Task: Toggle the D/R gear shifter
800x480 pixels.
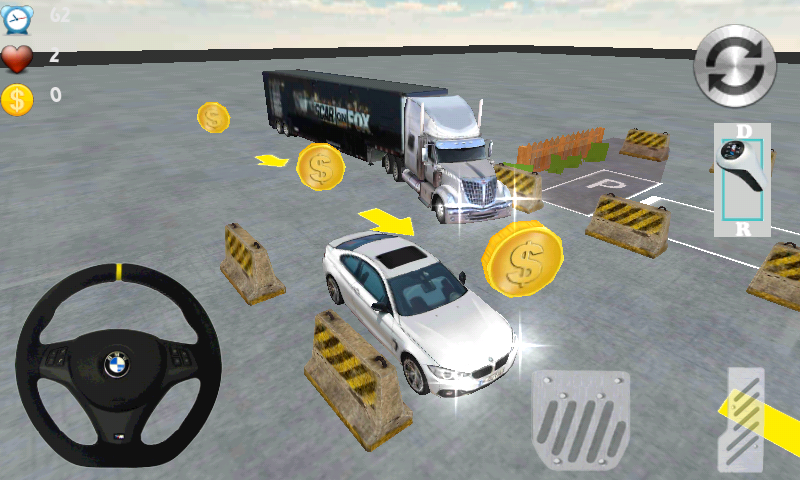Action: [x=742, y=180]
